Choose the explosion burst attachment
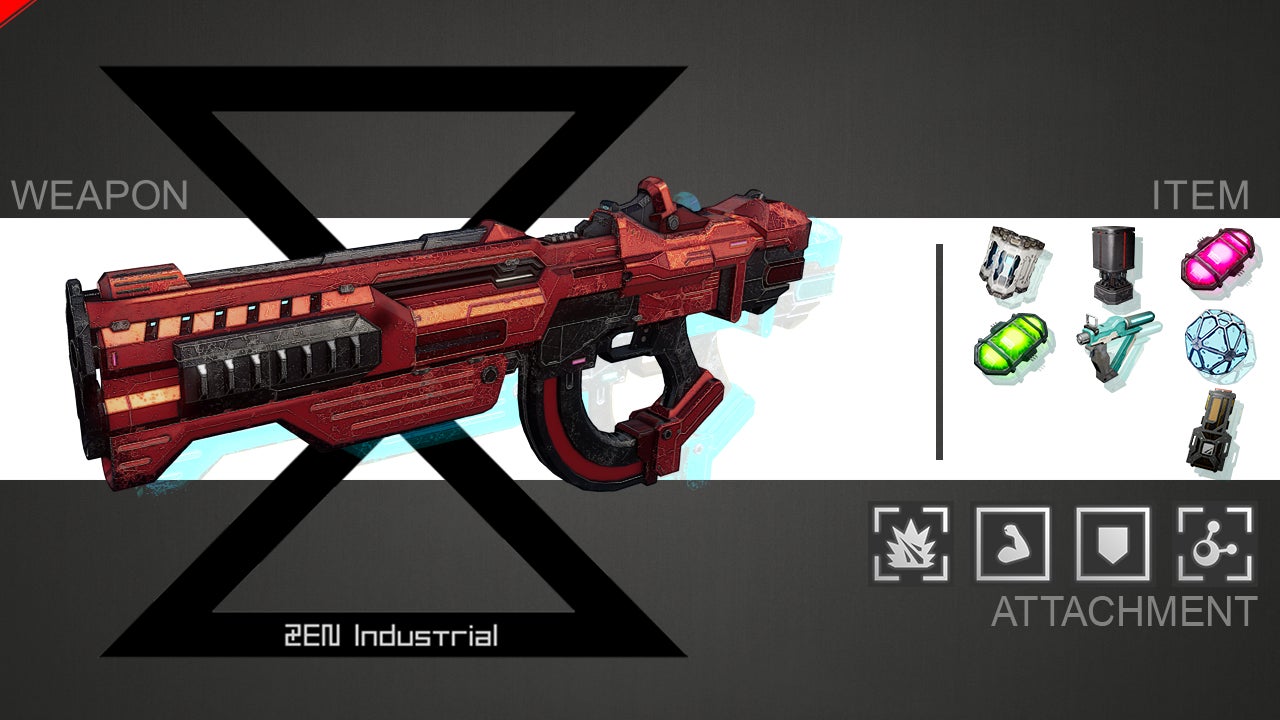 click(x=910, y=543)
